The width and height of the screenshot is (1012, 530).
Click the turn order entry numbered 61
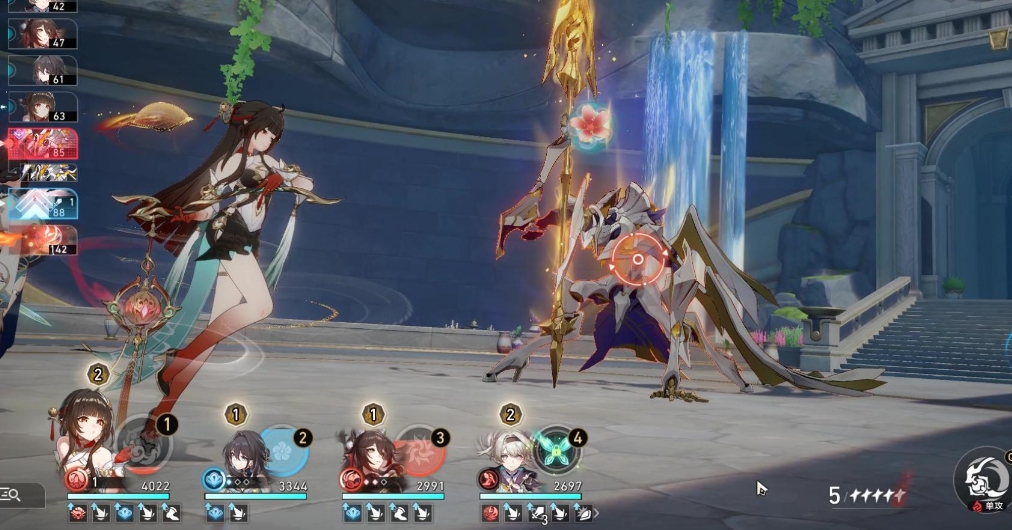44,71
